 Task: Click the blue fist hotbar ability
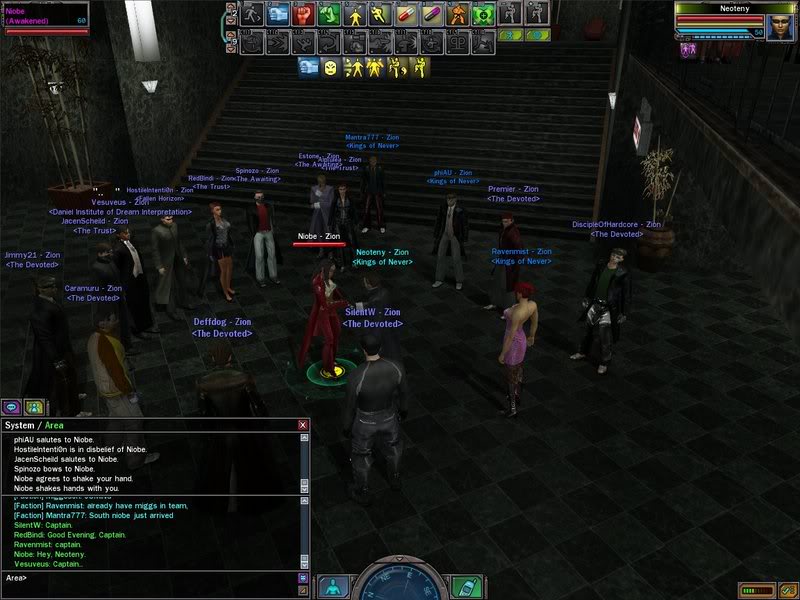[x=277, y=14]
